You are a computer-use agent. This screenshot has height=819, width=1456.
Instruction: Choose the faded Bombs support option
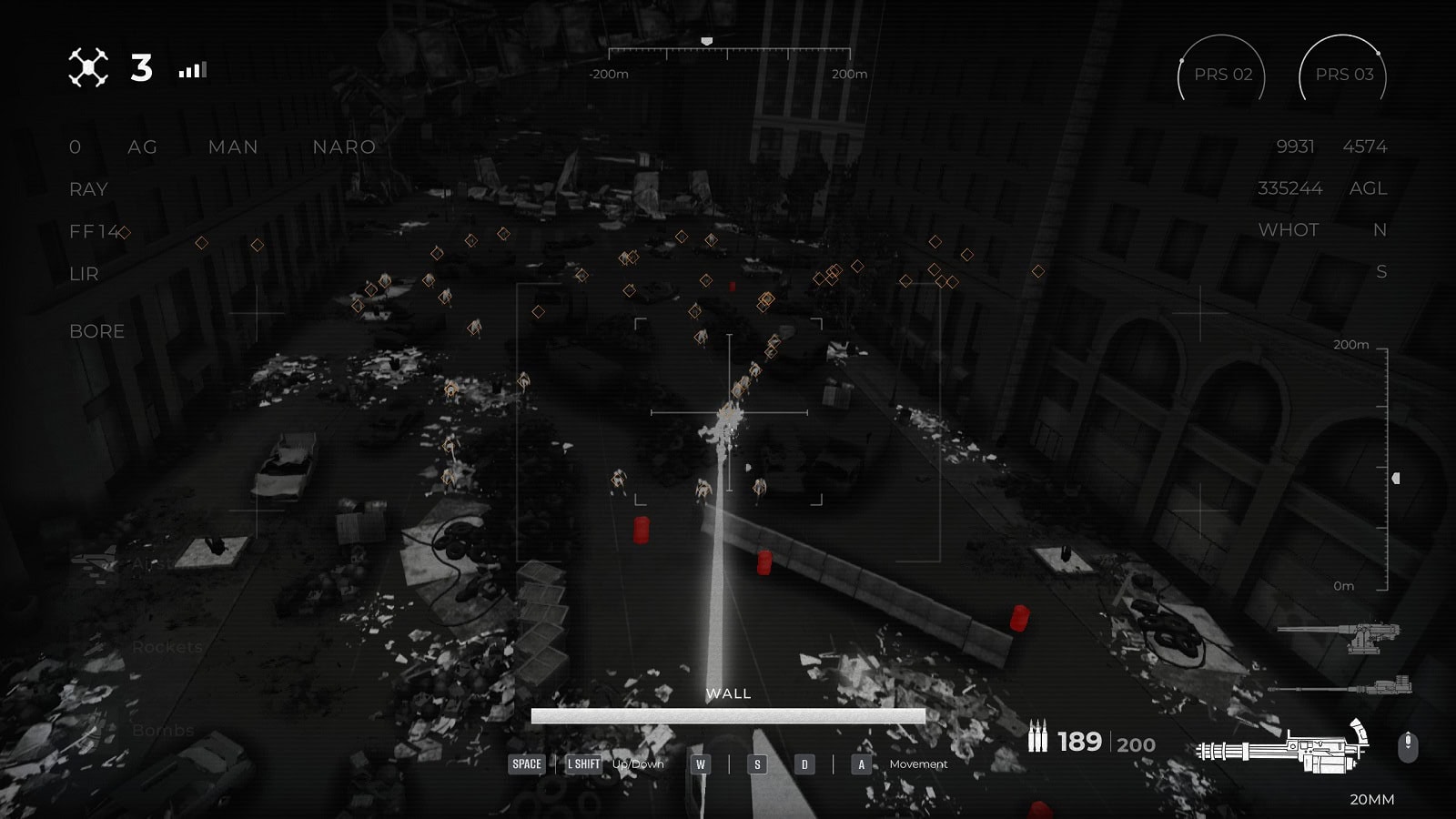[x=163, y=730]
